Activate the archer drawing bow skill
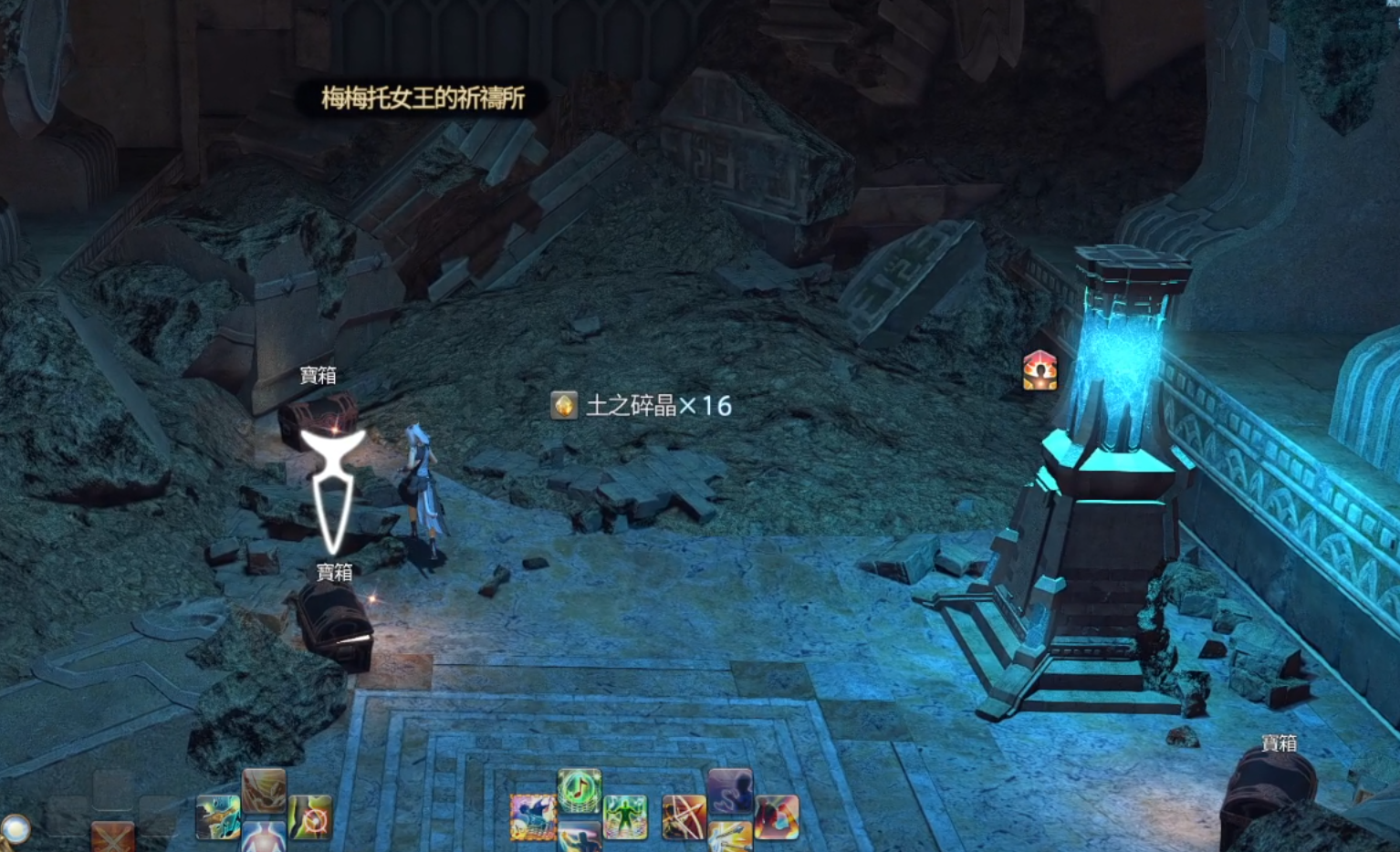Screen dimensions: 1400x852 coord(684,816)
